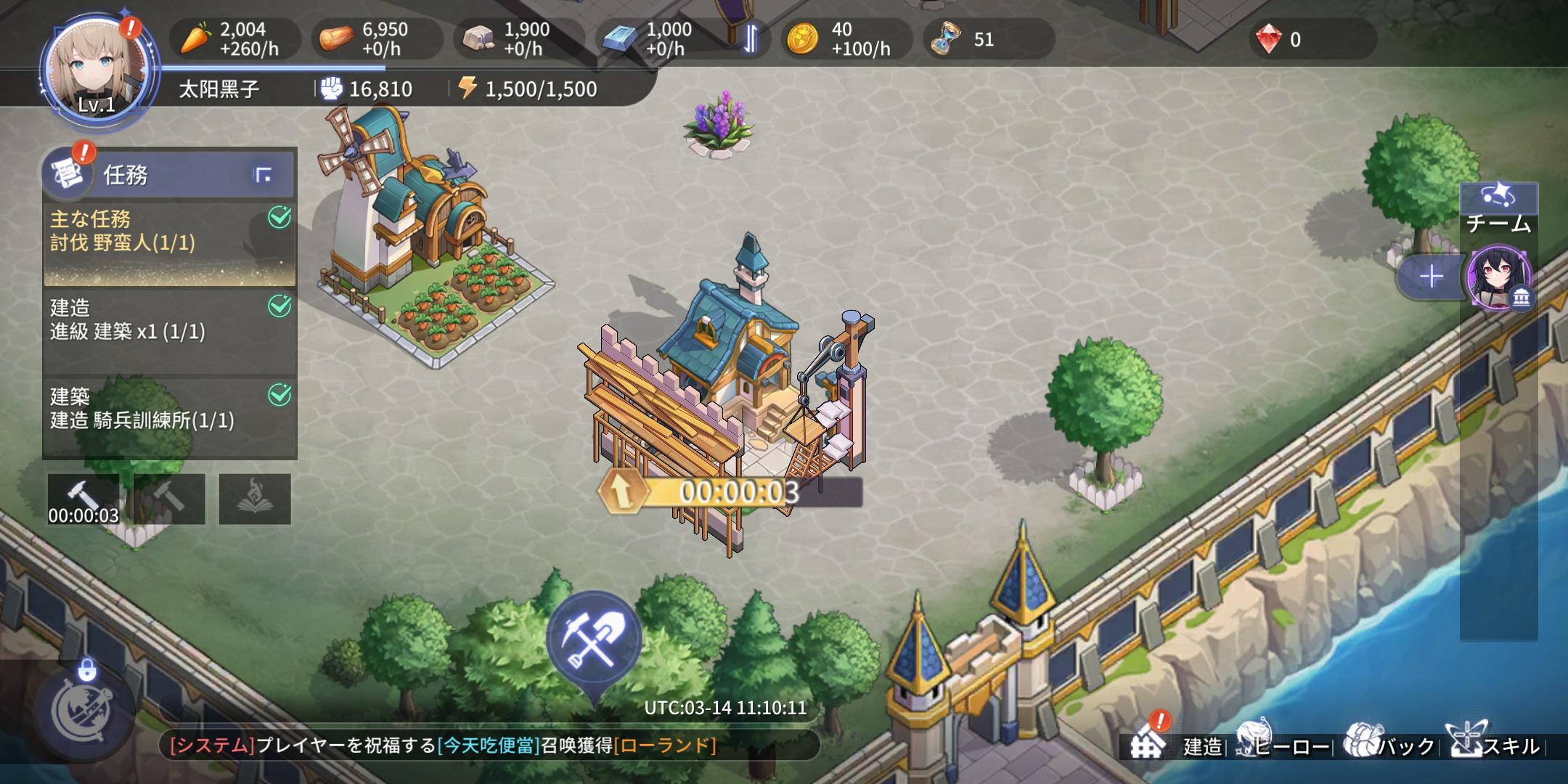This screenshot has width=1568, height=784.
Task: Open the active builder queue with timer
Action: (83, 499)
